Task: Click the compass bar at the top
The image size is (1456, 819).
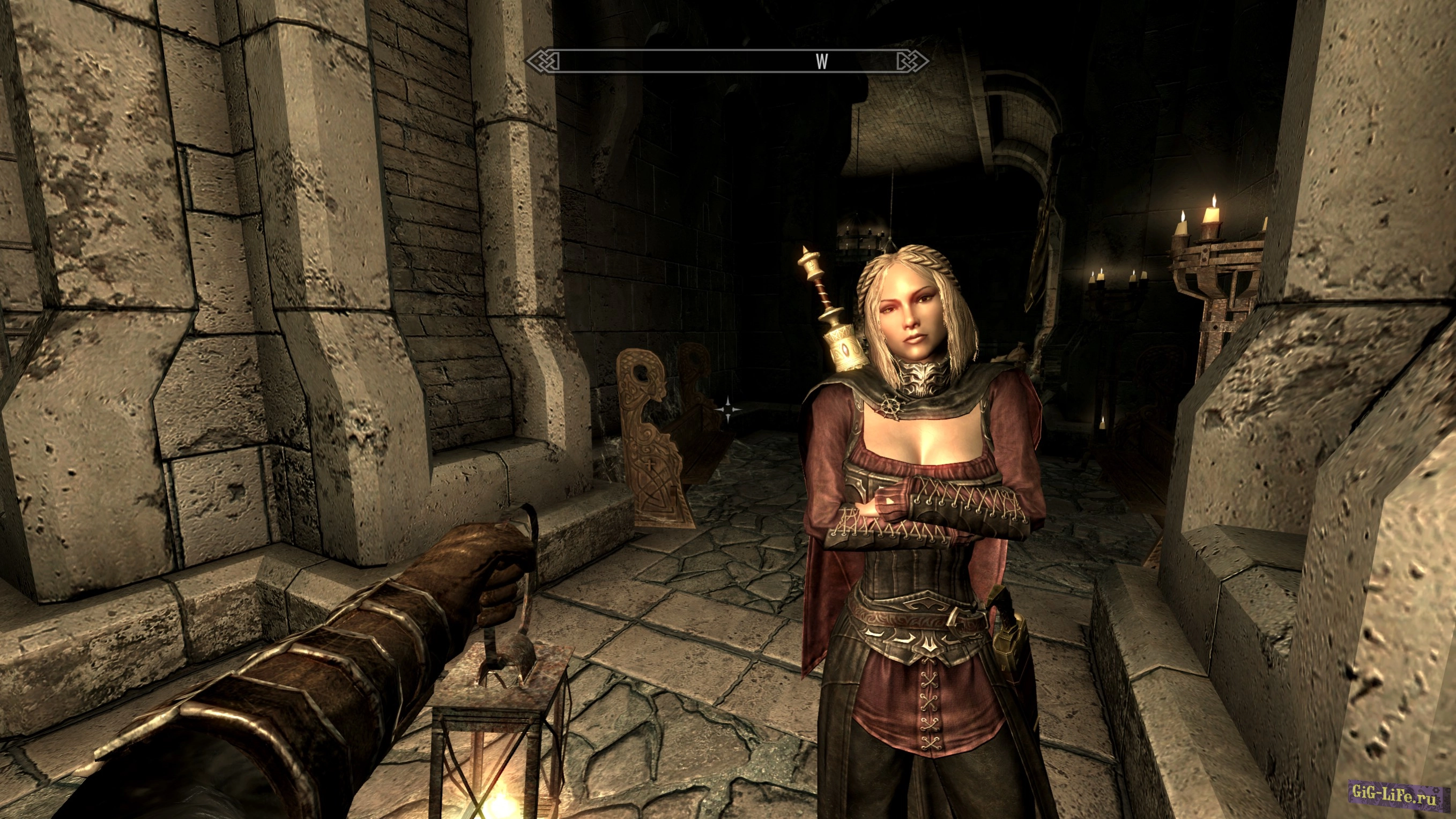Action: click(727, 61)
